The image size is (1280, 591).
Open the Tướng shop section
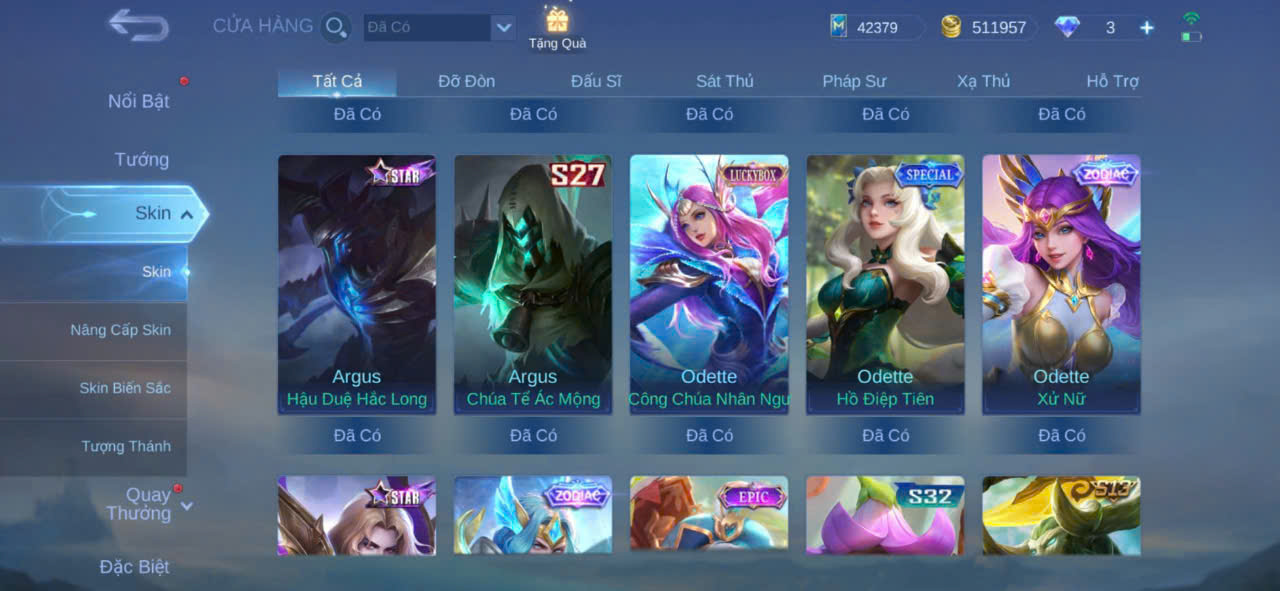[142, 159]
